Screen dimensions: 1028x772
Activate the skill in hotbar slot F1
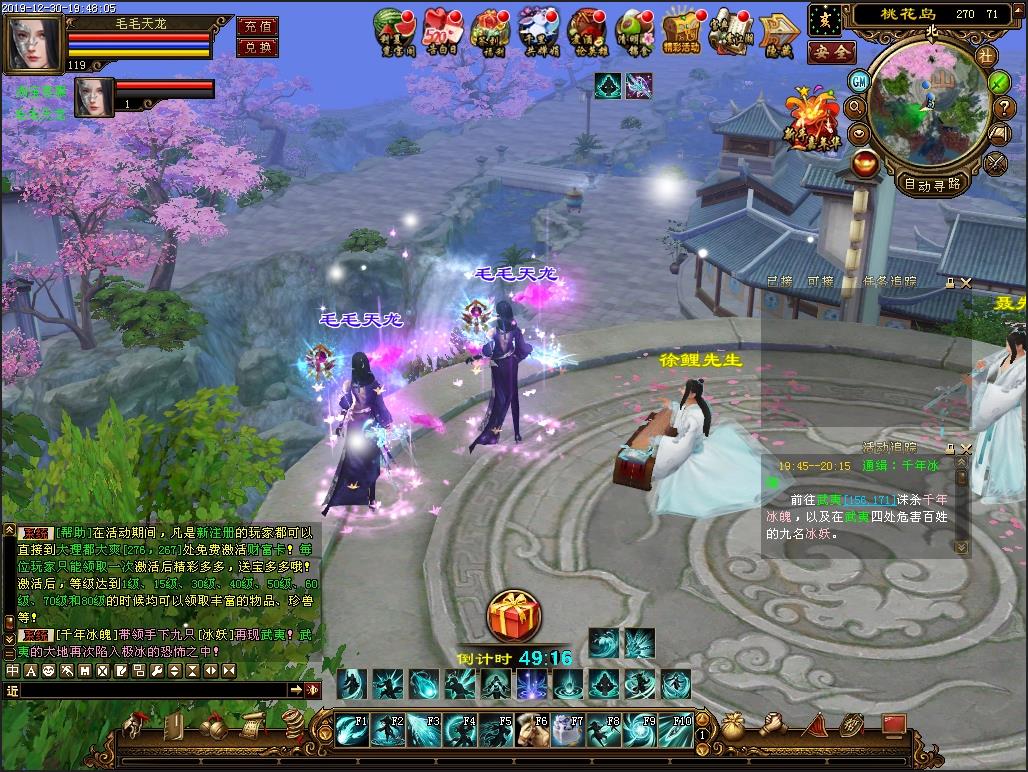(x=351, y=729)
